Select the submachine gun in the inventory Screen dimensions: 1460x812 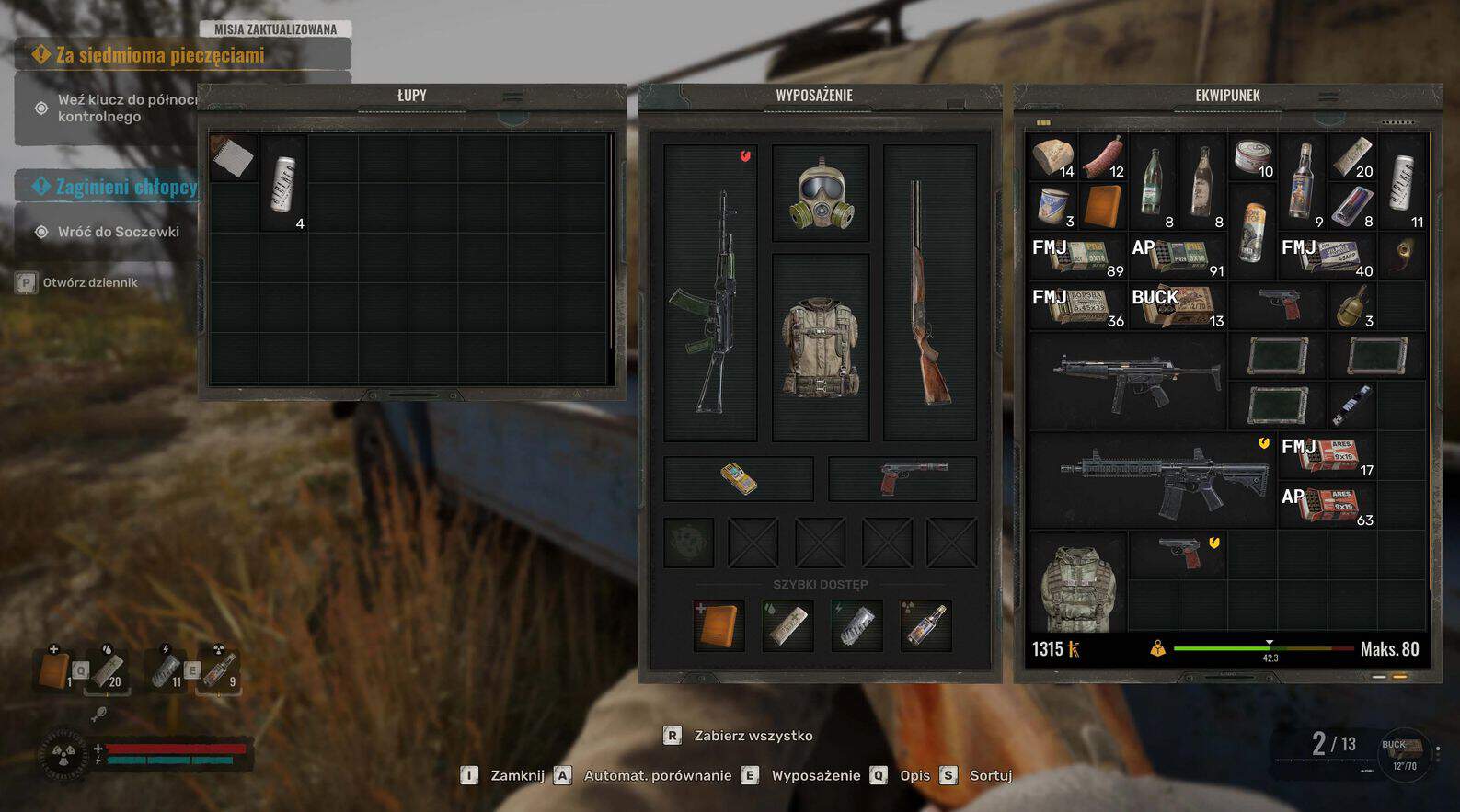click(x=1128, y=380)
